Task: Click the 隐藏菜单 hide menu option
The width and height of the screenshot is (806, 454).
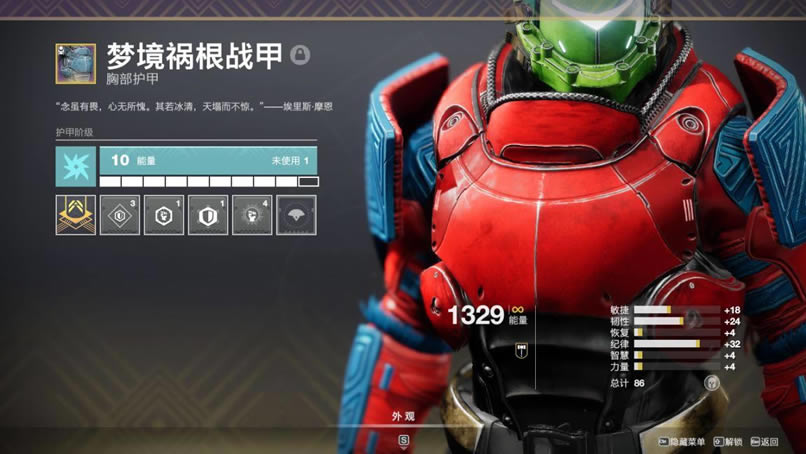Action: [683, 441]
